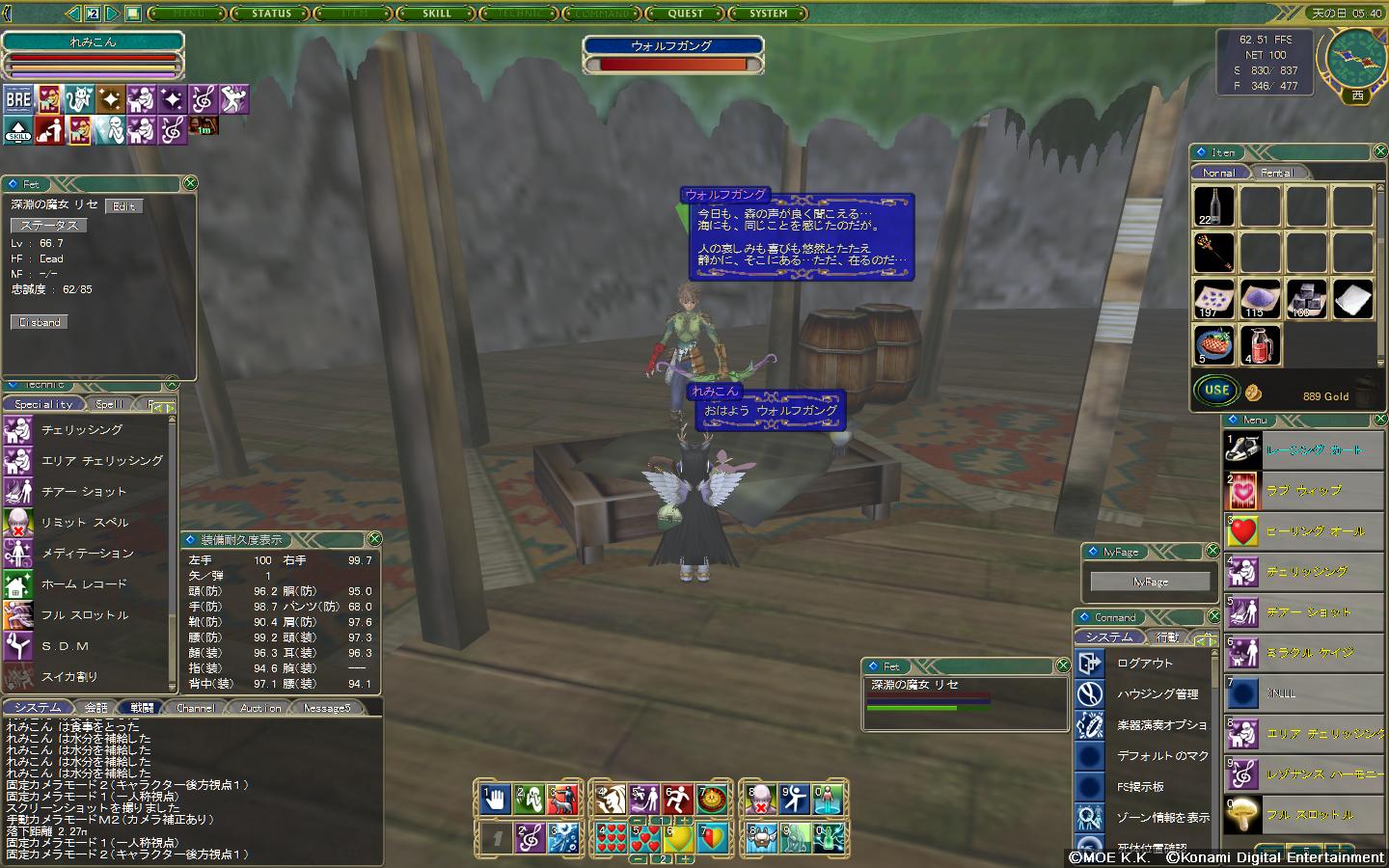
Task: Open the QUEST menu
Action: (685, 14)
